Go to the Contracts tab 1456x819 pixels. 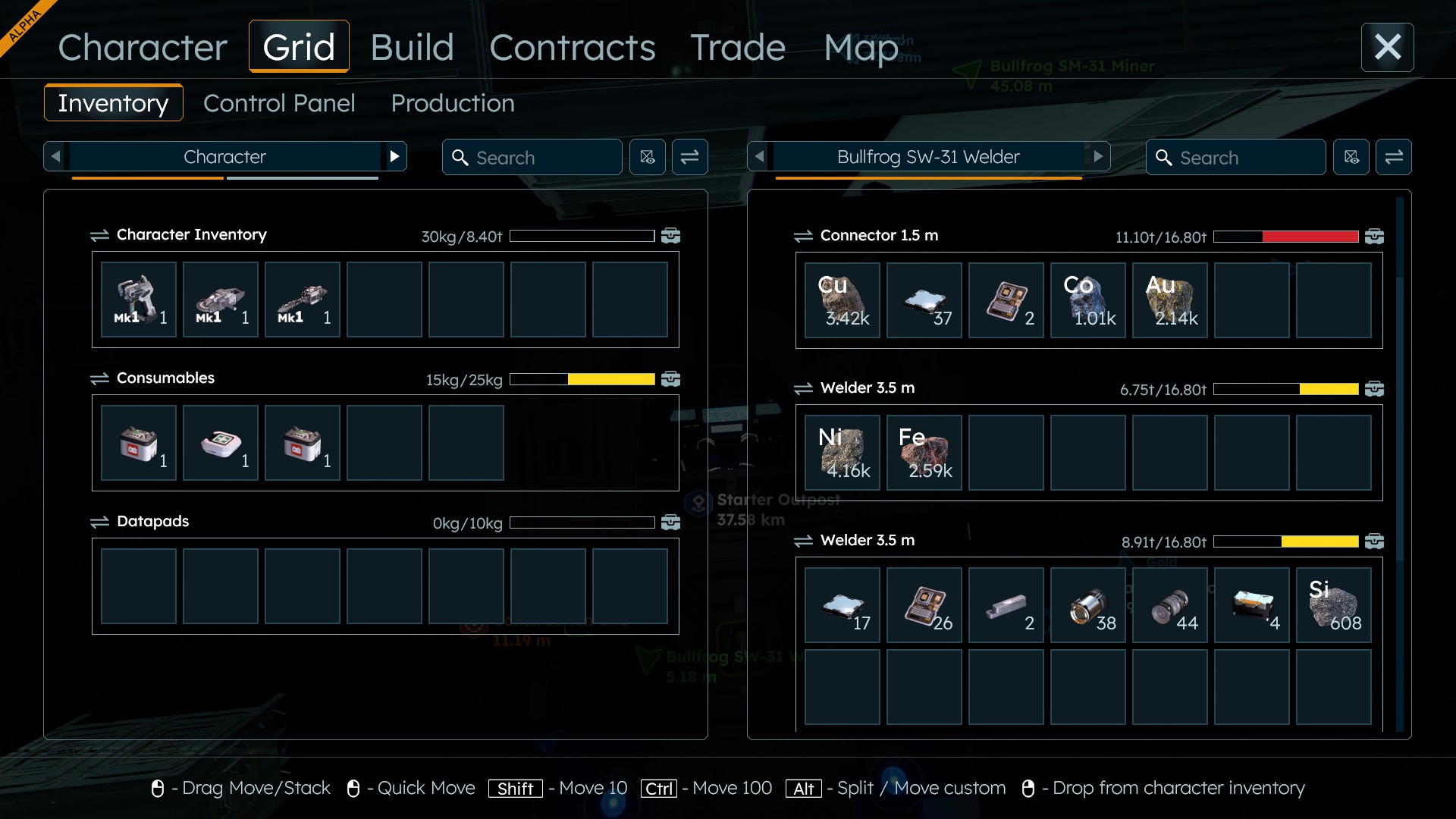coord(572,47)
